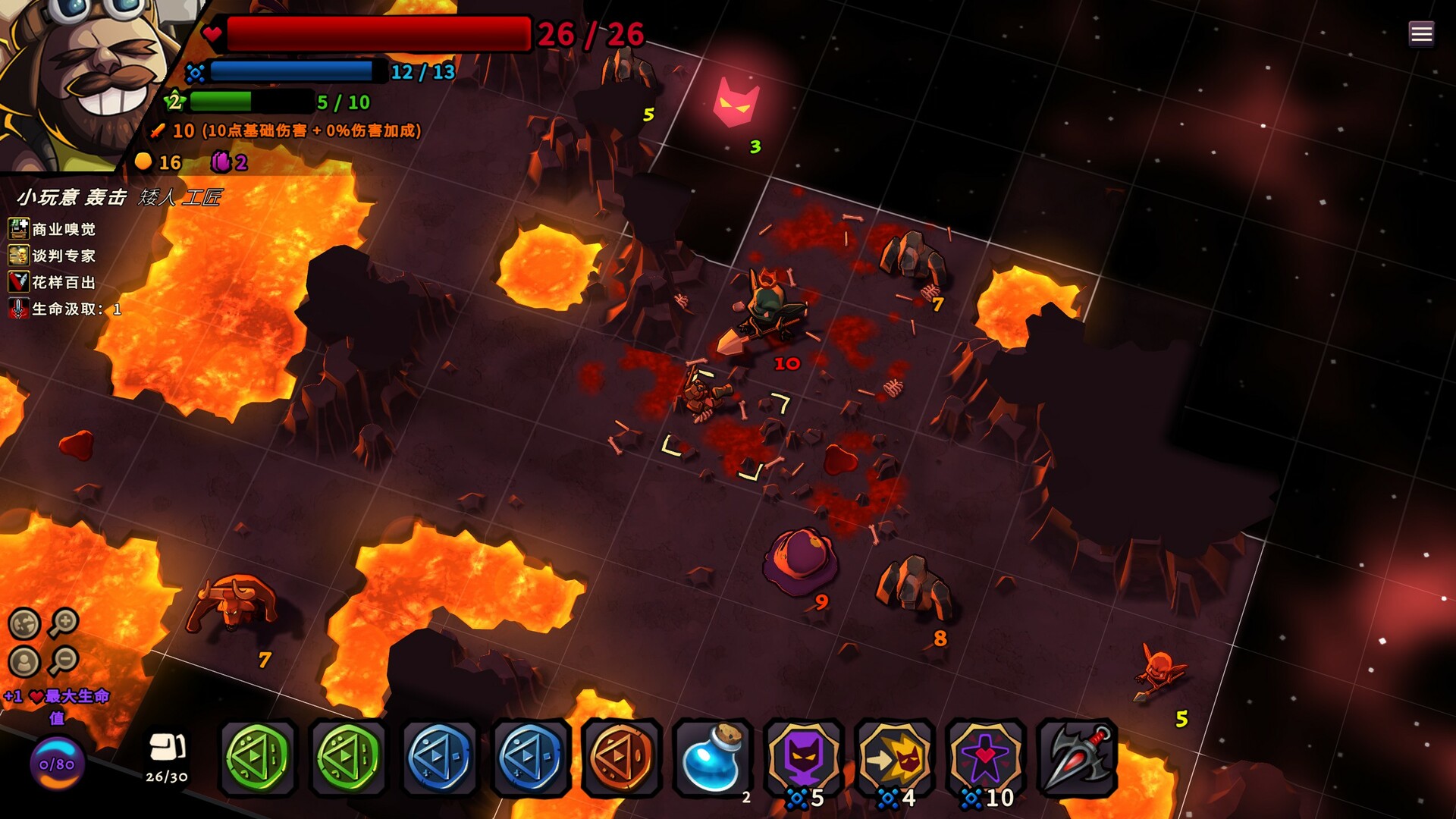Activate the yellow arrow-and-mask ability costing 4
1456x819 pixels.
click(894, 757)
